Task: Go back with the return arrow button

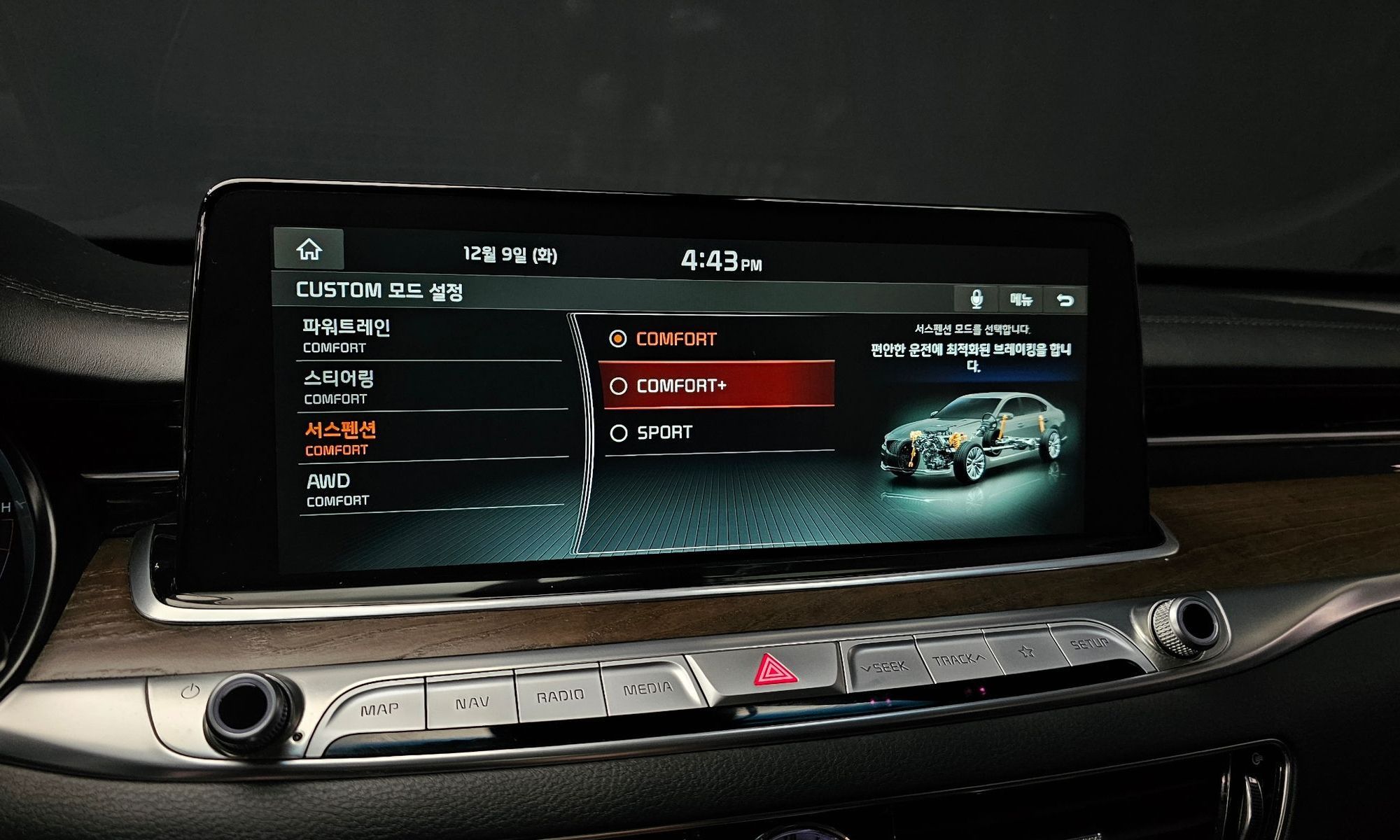Action: (1065, 301)
